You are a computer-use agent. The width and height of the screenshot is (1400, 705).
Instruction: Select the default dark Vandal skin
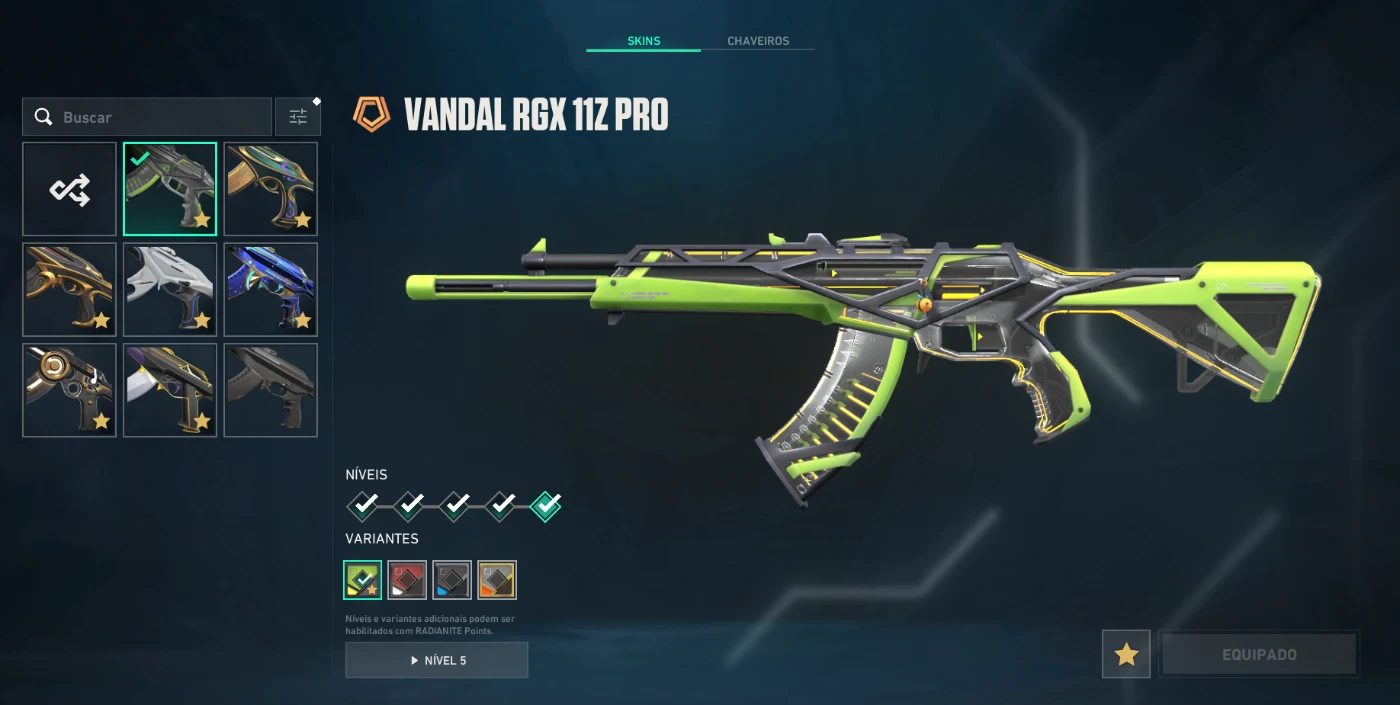[x=271, y=390]
